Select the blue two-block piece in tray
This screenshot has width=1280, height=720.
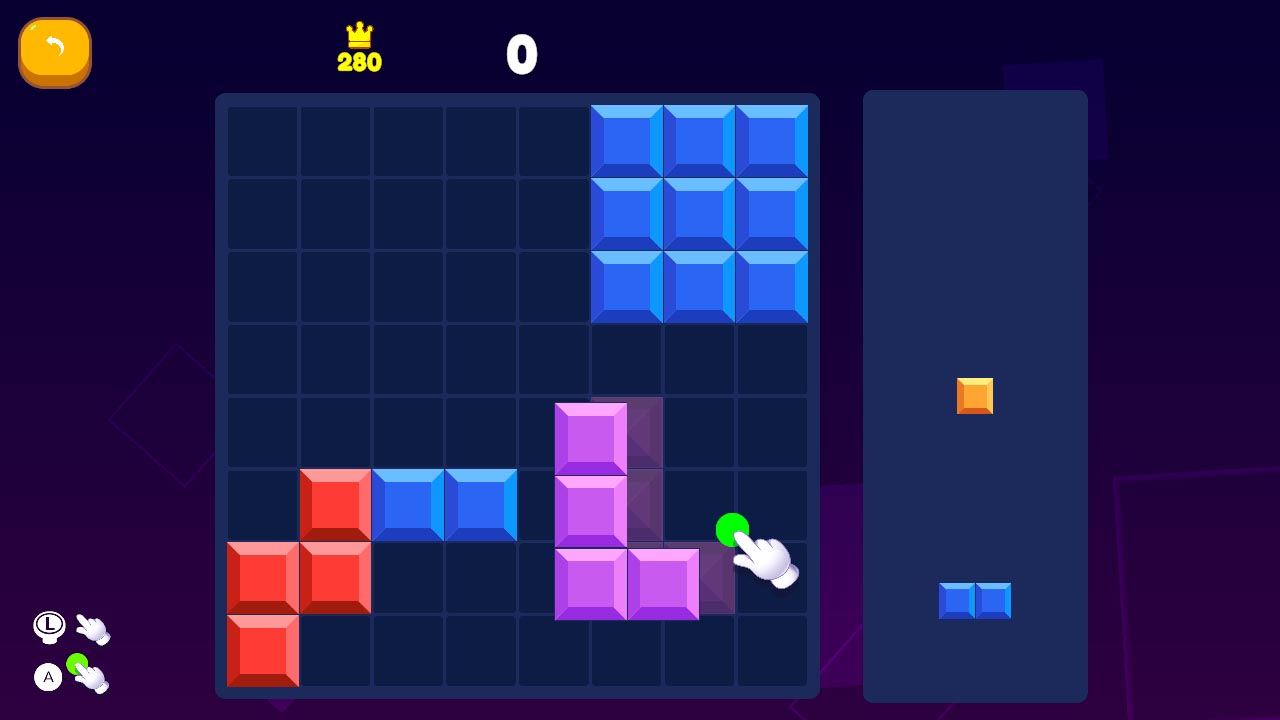click(976, 600)
